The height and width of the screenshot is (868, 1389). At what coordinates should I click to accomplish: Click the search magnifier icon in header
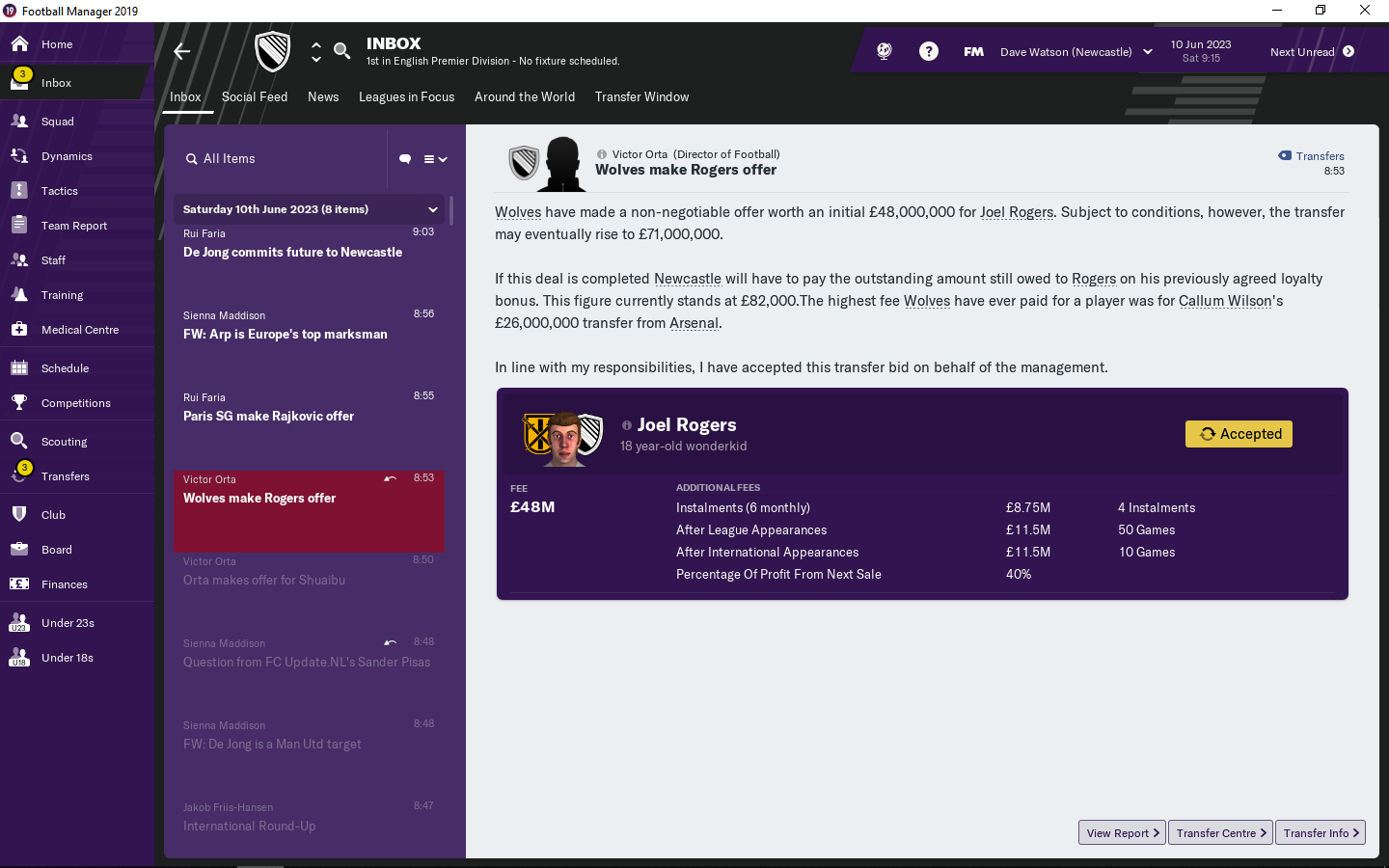tap(341, 50)
